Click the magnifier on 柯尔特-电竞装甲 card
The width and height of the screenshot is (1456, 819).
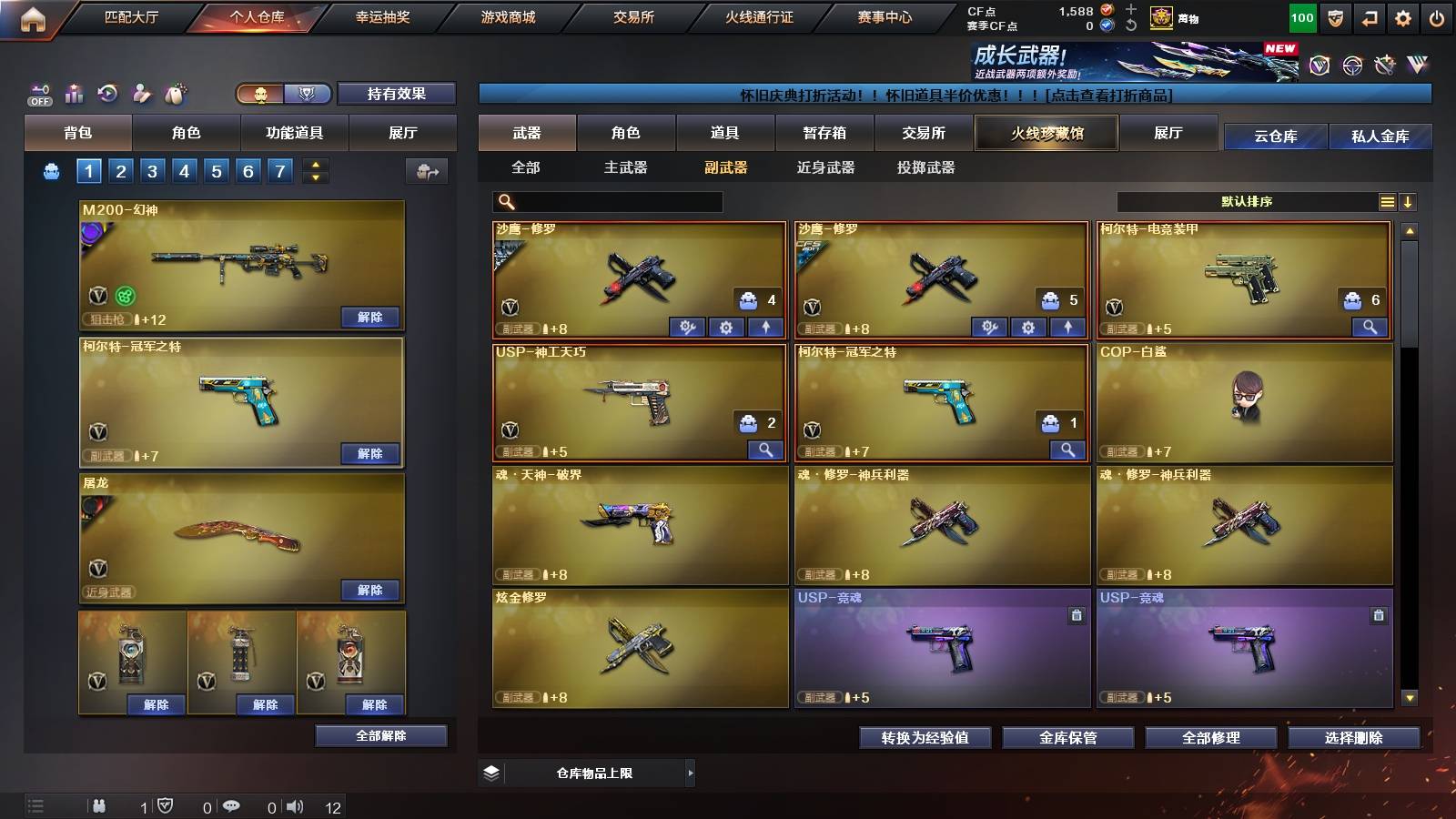tap(1370, 329)
